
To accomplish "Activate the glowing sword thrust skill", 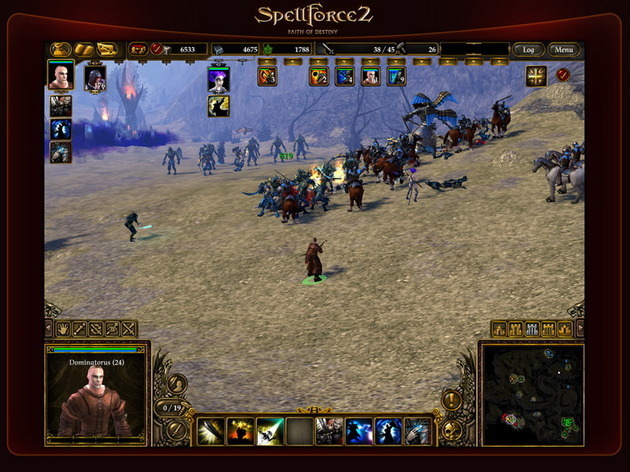I will pos(270,431).
